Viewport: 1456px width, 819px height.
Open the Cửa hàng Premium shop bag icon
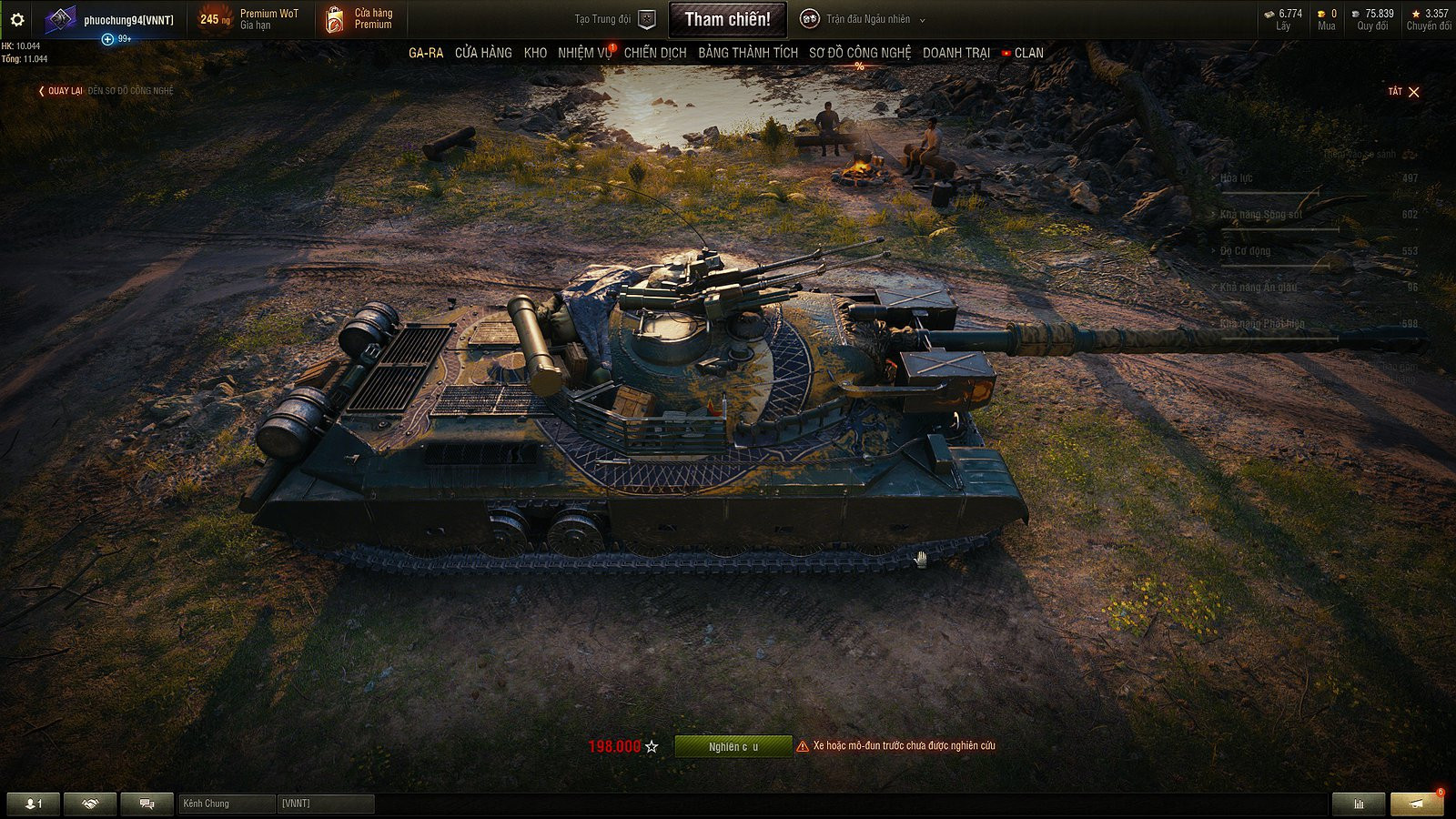(x=334, y=18)
